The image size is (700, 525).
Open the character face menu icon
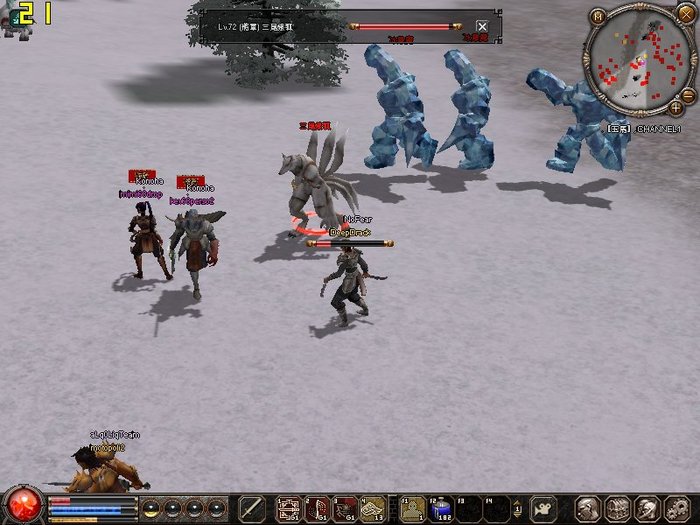click(589, 507)
